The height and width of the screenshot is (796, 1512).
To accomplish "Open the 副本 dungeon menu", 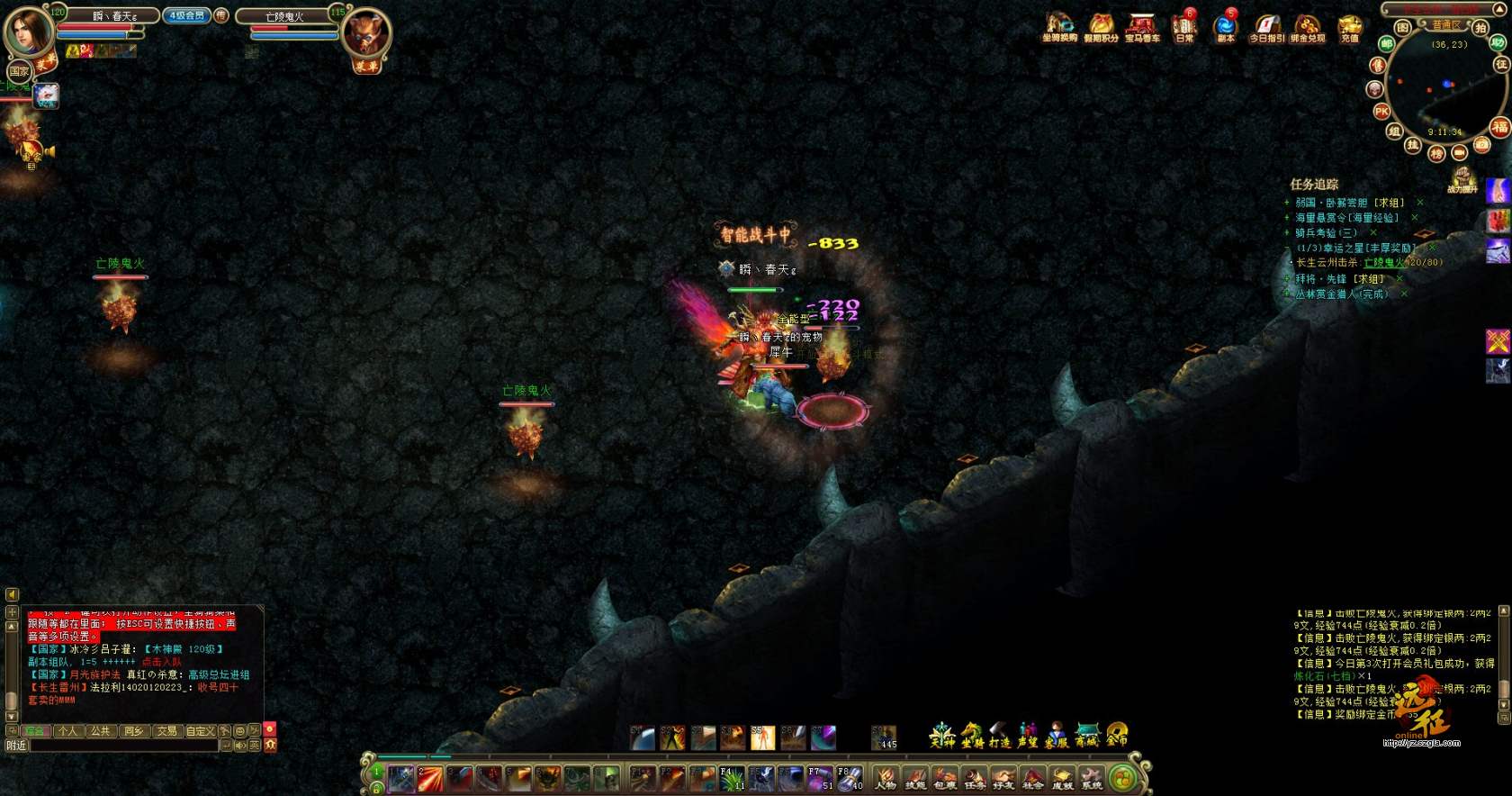I will tap(1225, 26).
